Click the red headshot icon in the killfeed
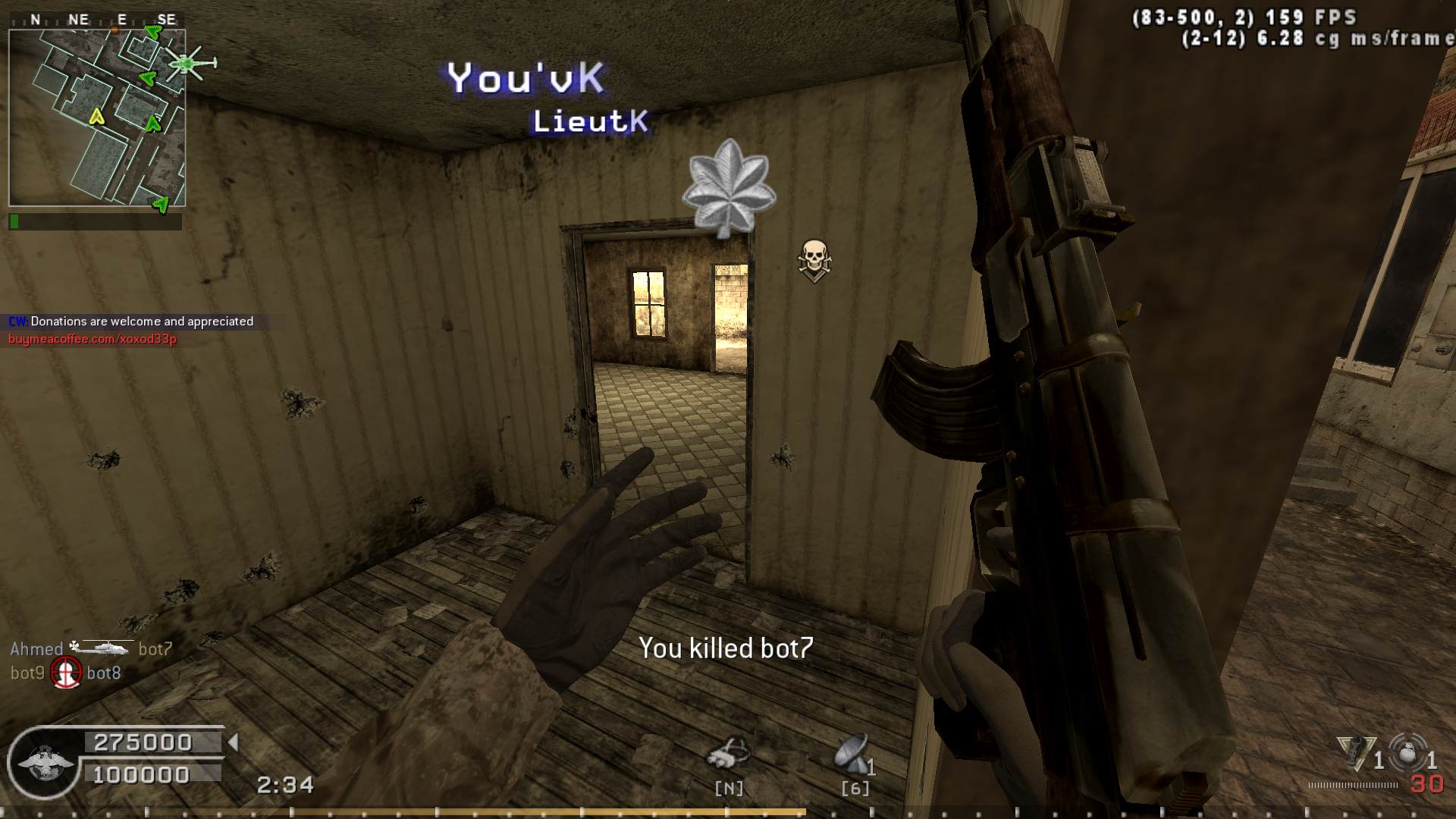 pos(66,673)
